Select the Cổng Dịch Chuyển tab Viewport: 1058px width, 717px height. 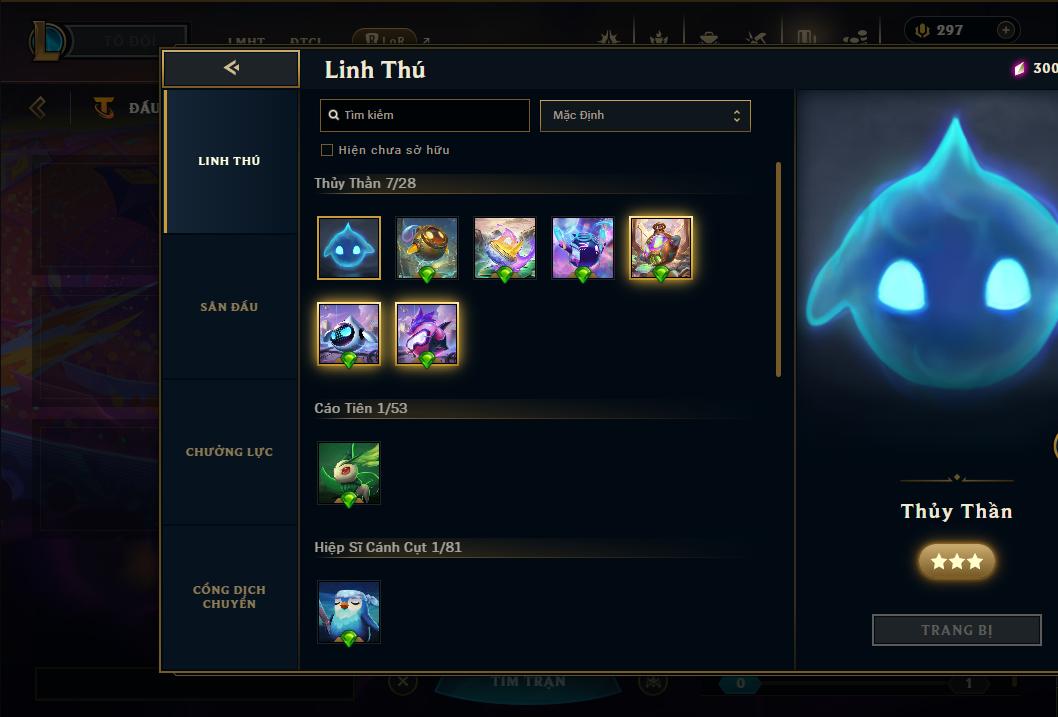pyautogui.click(x=229, y=597)
